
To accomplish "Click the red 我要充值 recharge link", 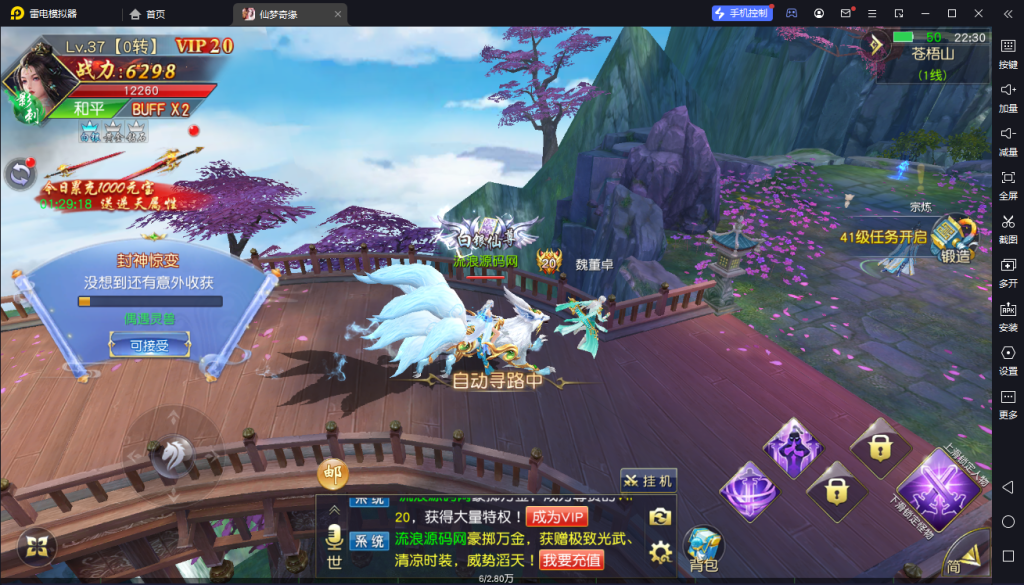I will (x=572, y=560).
